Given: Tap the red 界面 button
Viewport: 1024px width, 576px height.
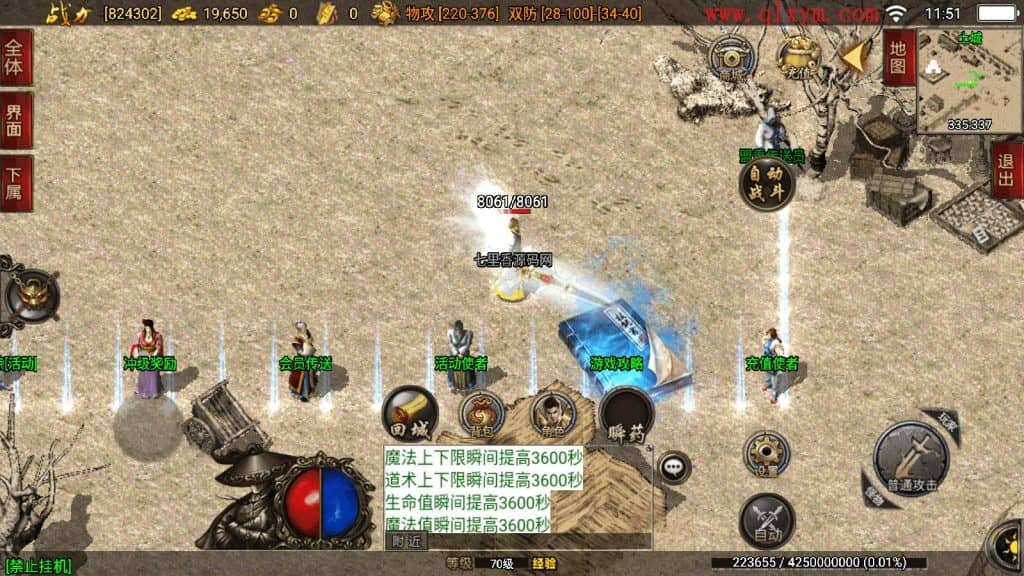Looking at the screenshot, I should 15,120.
